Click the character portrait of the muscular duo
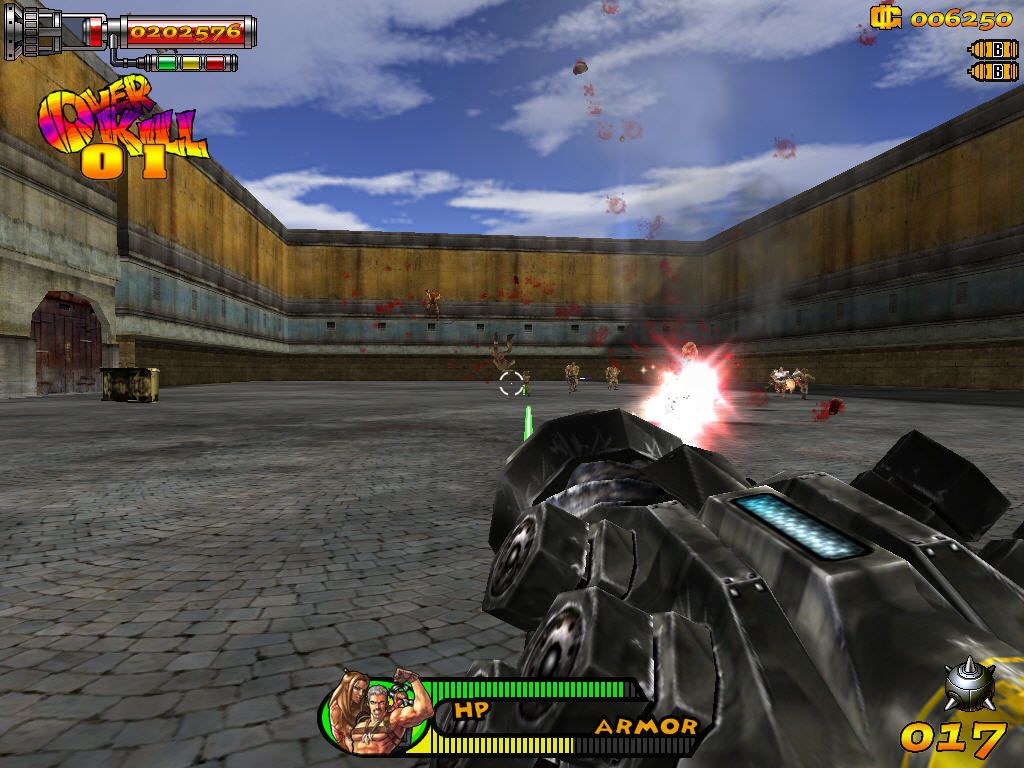1024x768 pixels. pos(375,711)
